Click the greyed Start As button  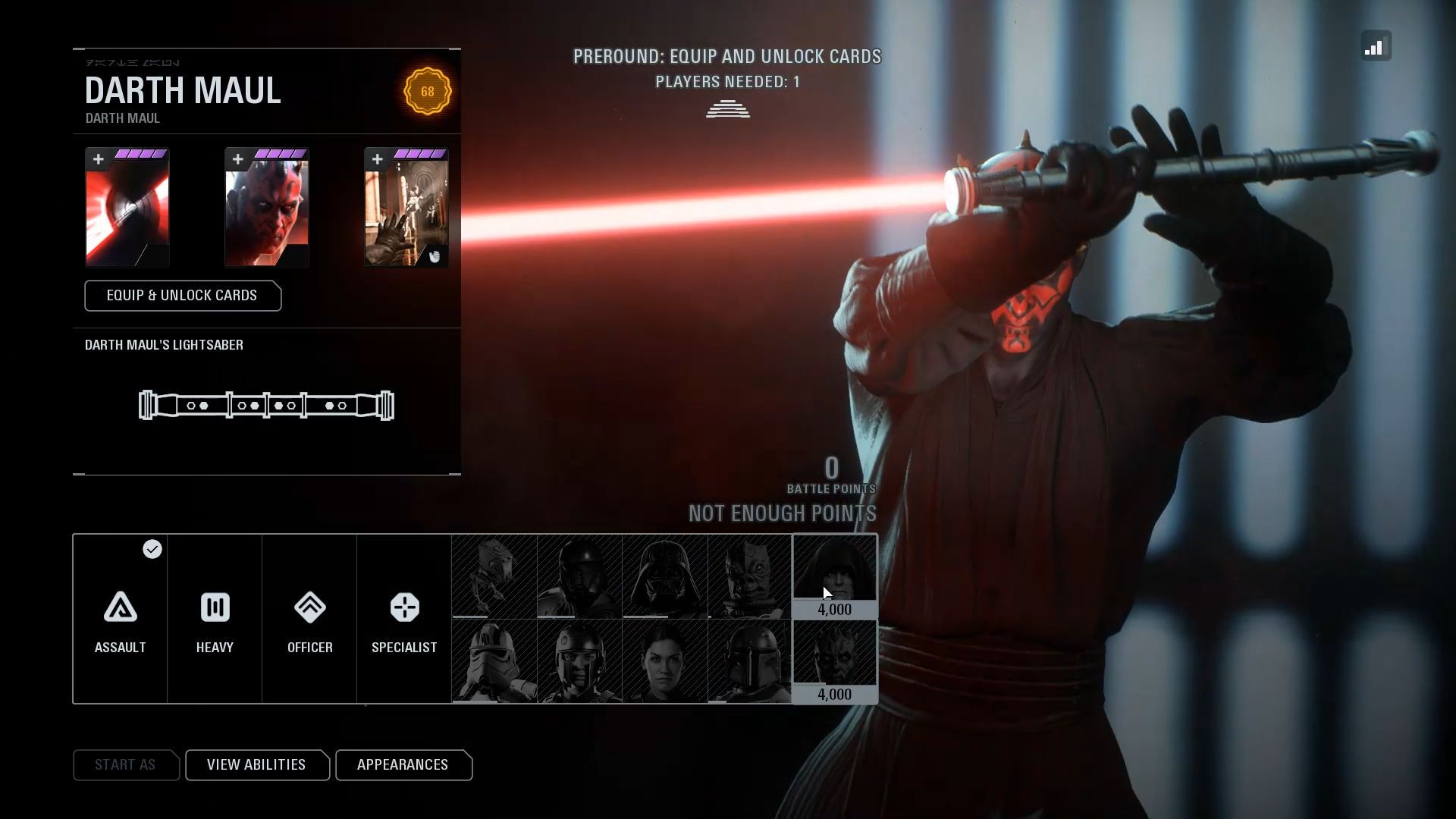pos(125,765)
